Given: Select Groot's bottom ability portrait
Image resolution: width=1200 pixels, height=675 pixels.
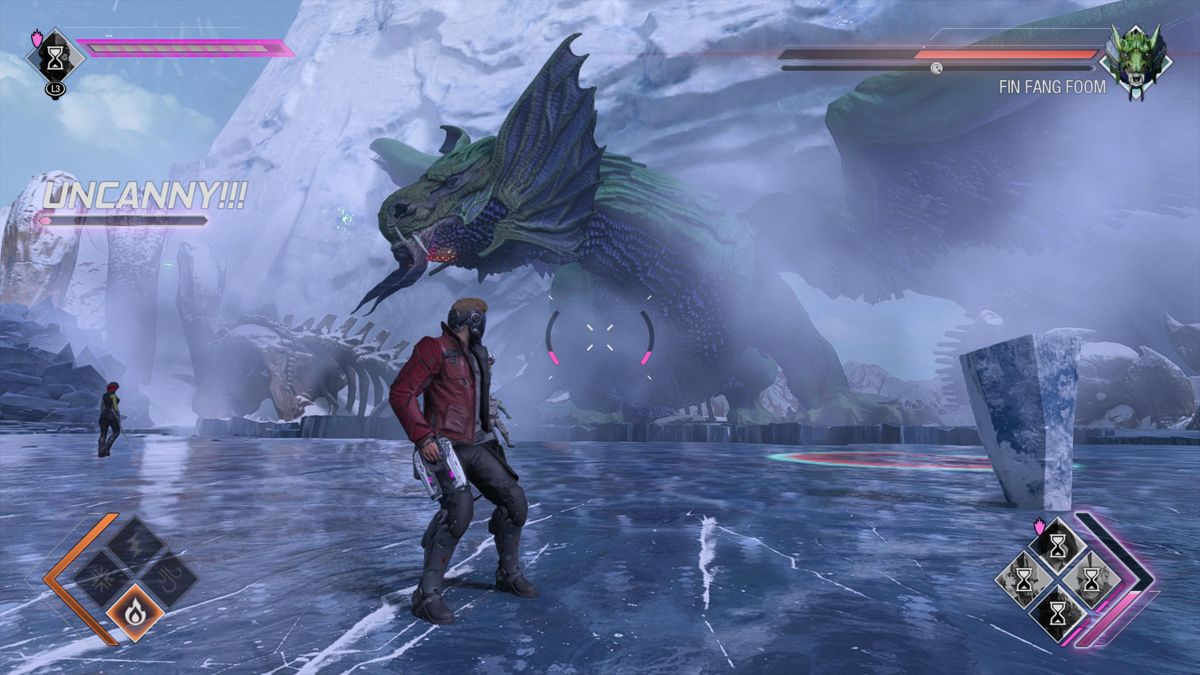Looking at the screenshot, I should (x=1057, y=611).
